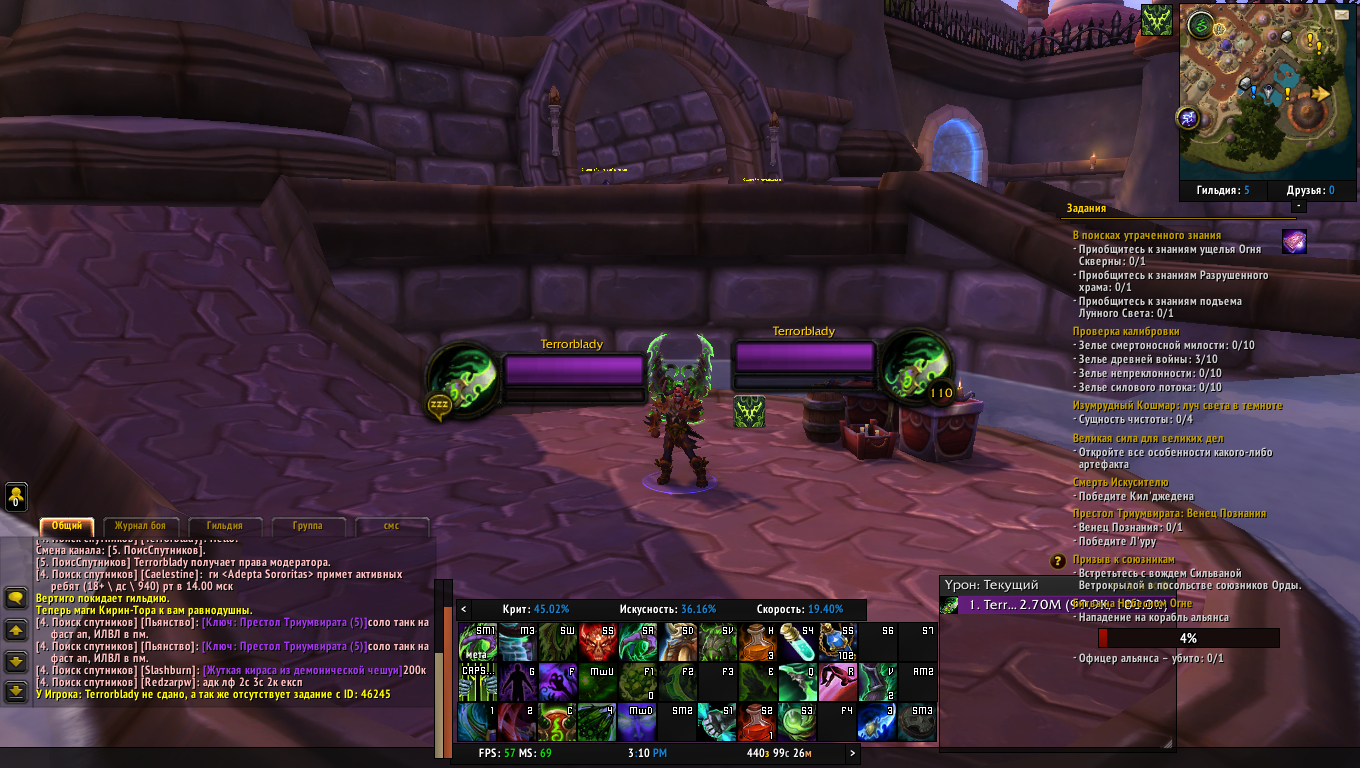Image resolution: width=1360 pixels, height=768 pixels.
Task: Activate the purple ghost ability bound to F
Action: pyautogui.click(x=558, y=683)
